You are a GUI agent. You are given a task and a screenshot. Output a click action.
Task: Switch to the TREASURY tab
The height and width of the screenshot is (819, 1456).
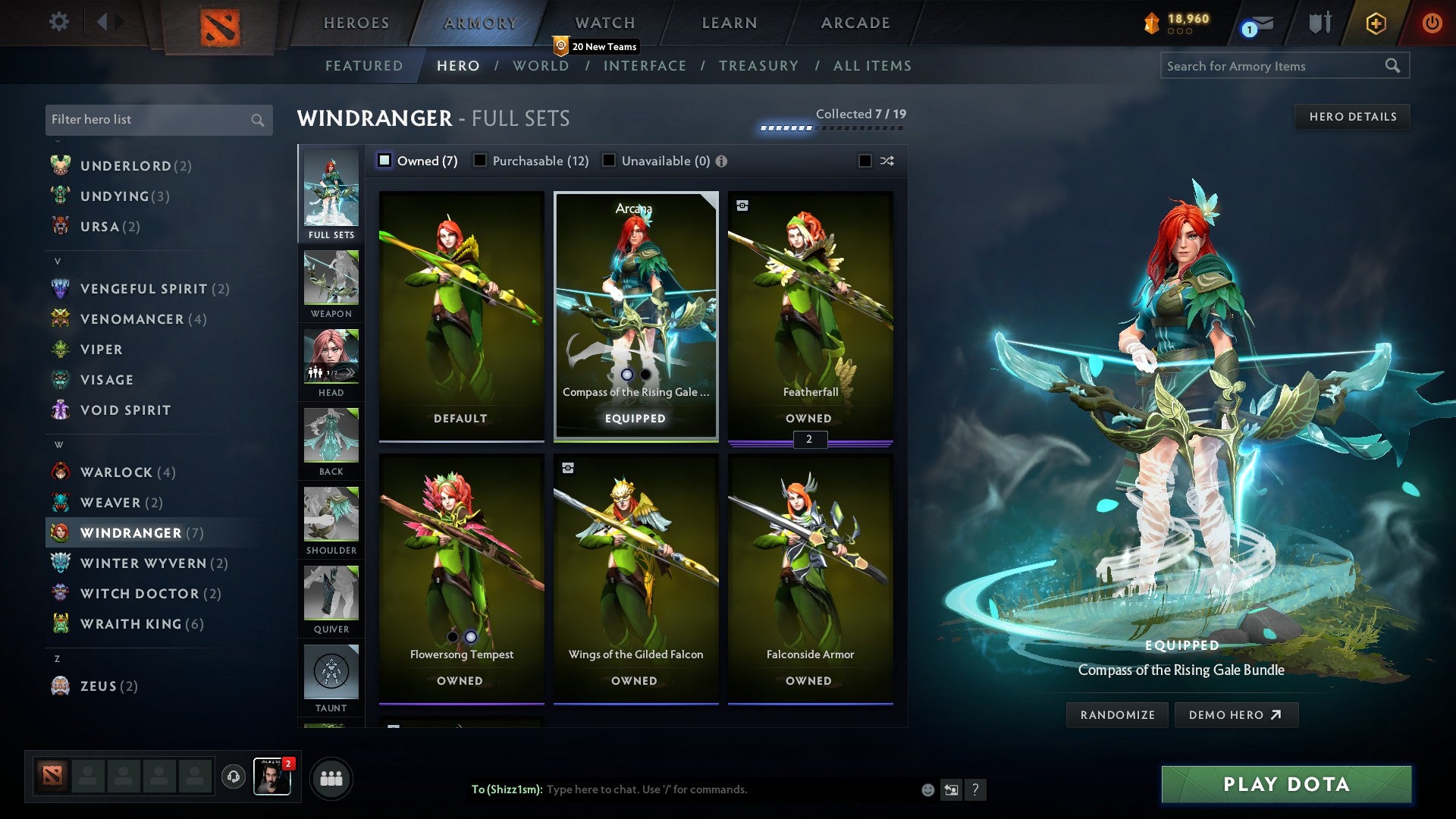pos(758,66)
